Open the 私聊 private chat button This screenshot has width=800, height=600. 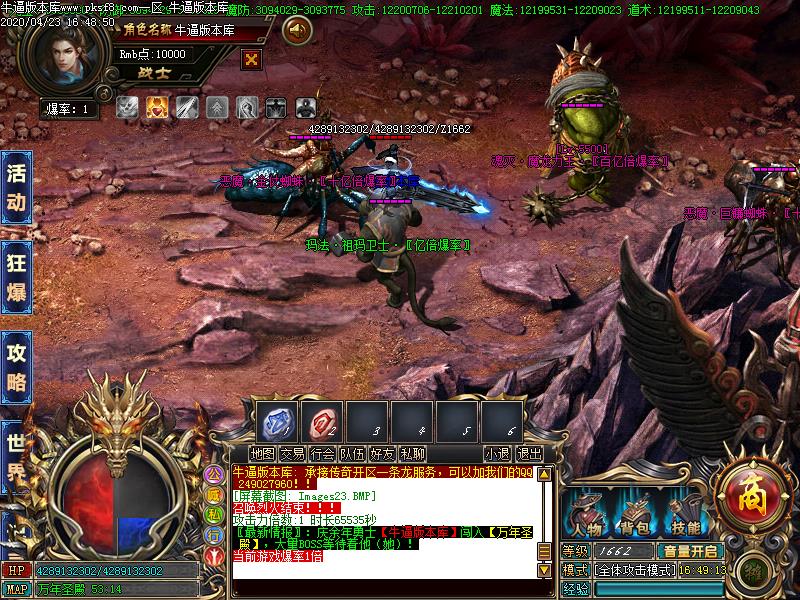click(412, 454)
